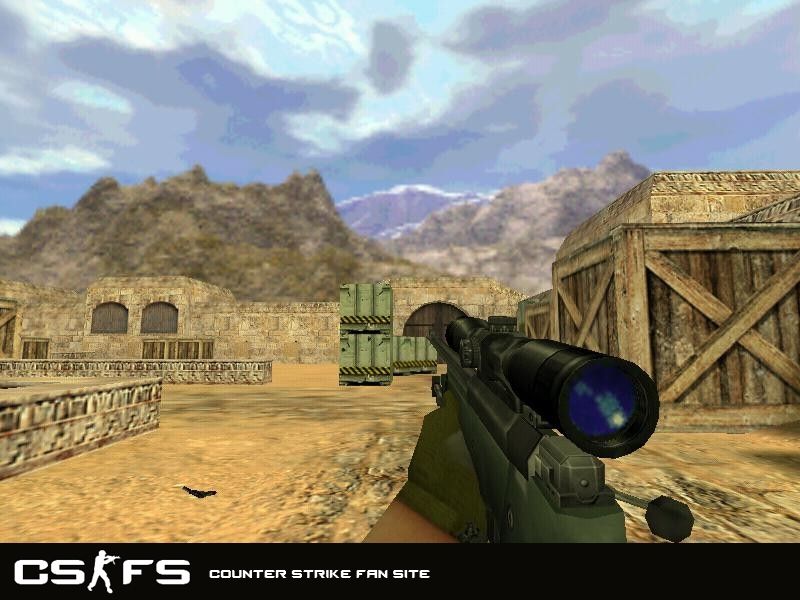Click the Counter Strike Fan Site text
The height and width of the screenshot is (600, 800).
pyautogui.click(x=319, y=574)
